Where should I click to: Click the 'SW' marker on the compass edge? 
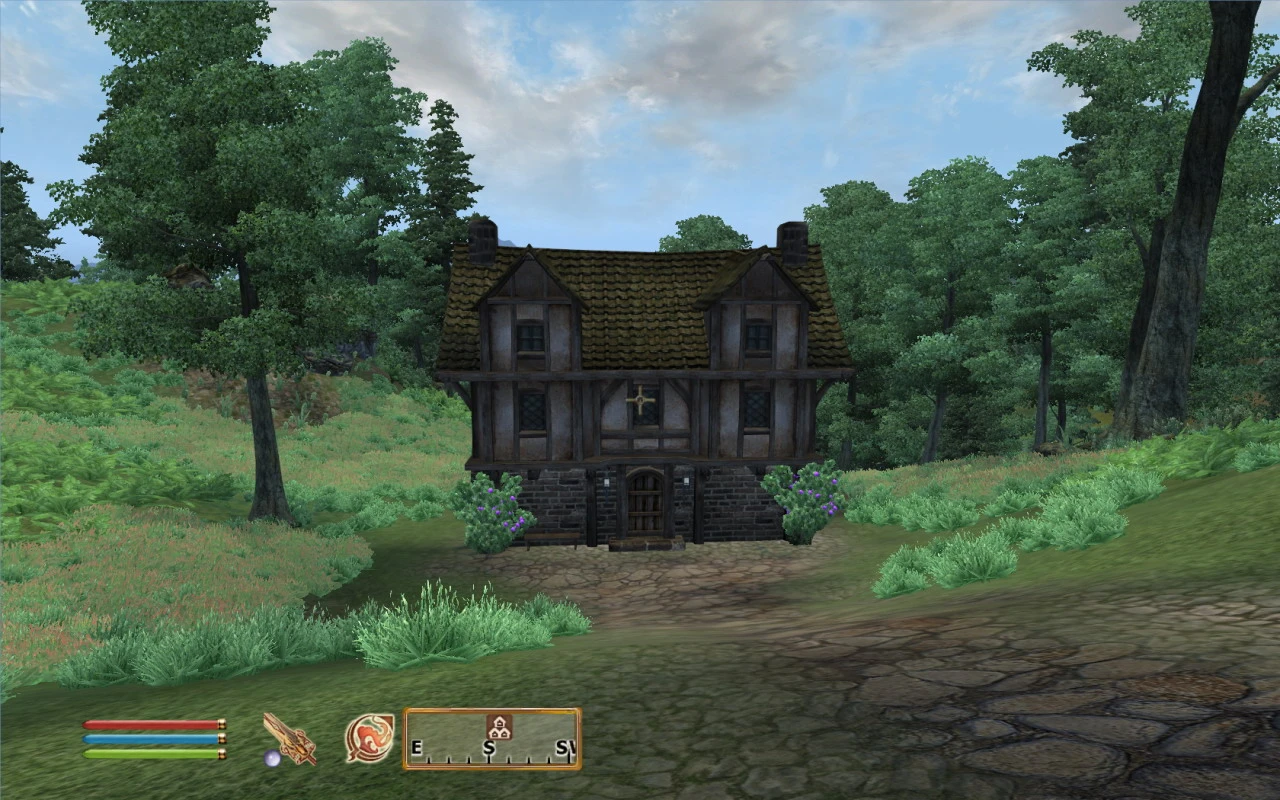click(x=567, y=747)
